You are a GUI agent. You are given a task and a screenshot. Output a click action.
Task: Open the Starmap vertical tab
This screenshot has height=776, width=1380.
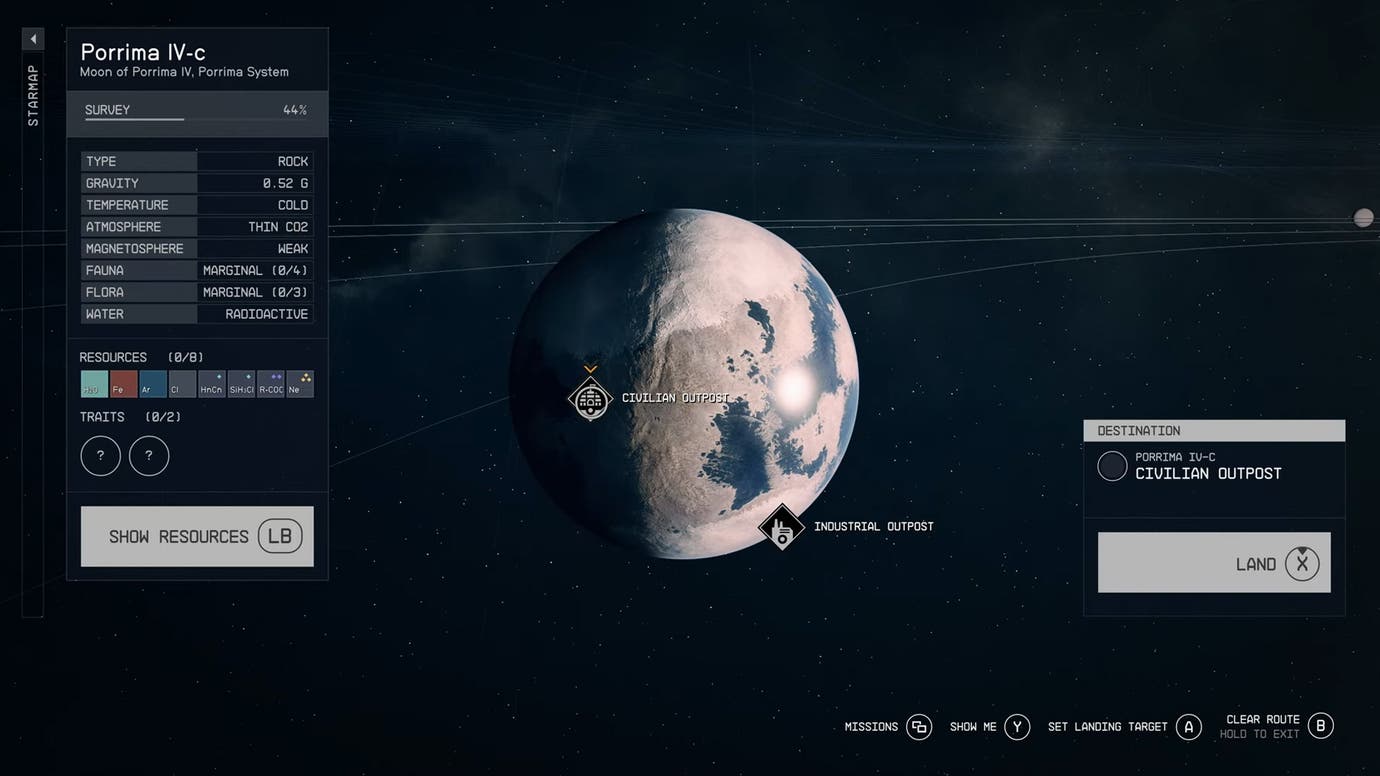click(33, 96)
